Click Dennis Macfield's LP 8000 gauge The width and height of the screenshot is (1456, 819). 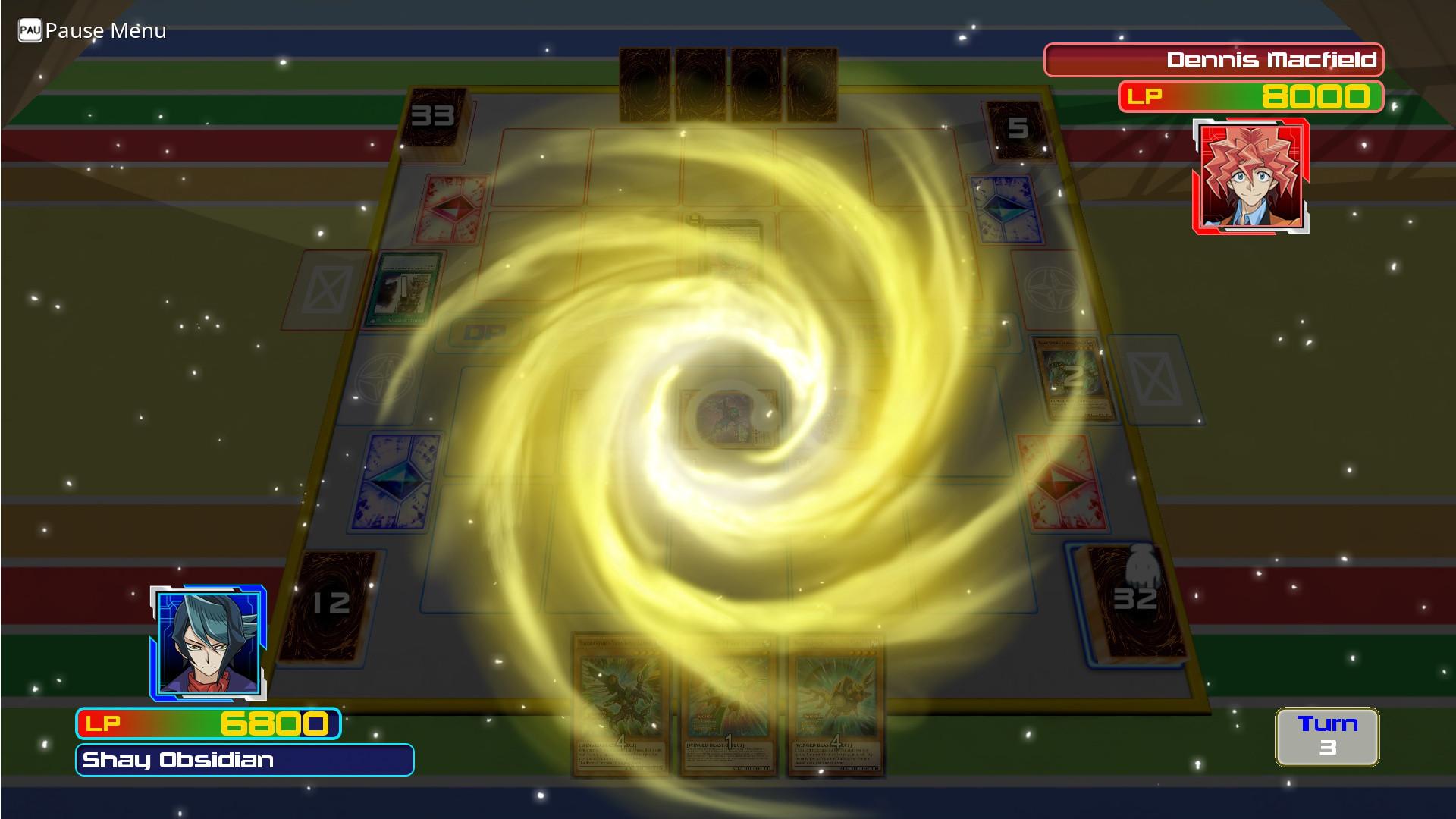coord(1250,96)
